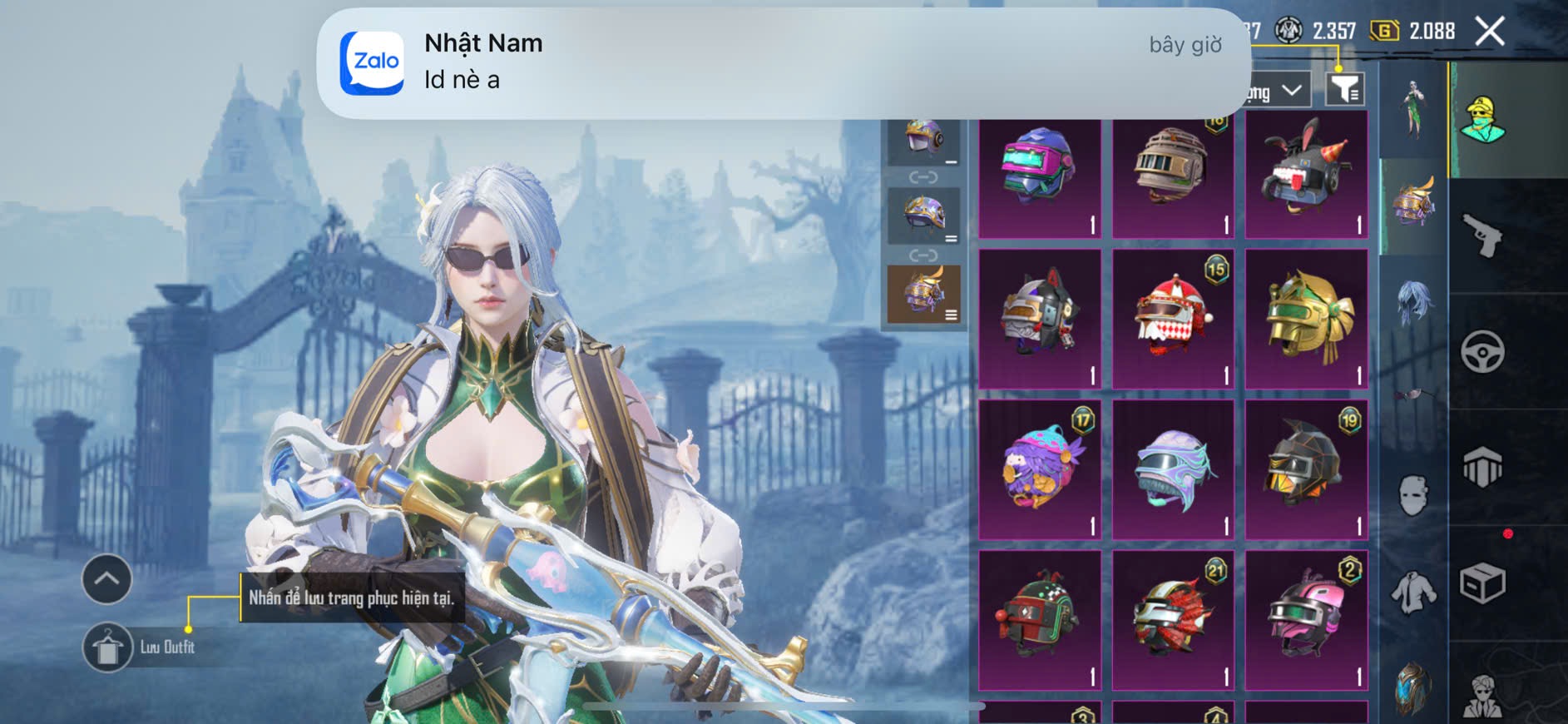The height and width of the screenshot is (724, 1568).
Task: Open the hairstyle subcategory
Action: pos(1413,301)
